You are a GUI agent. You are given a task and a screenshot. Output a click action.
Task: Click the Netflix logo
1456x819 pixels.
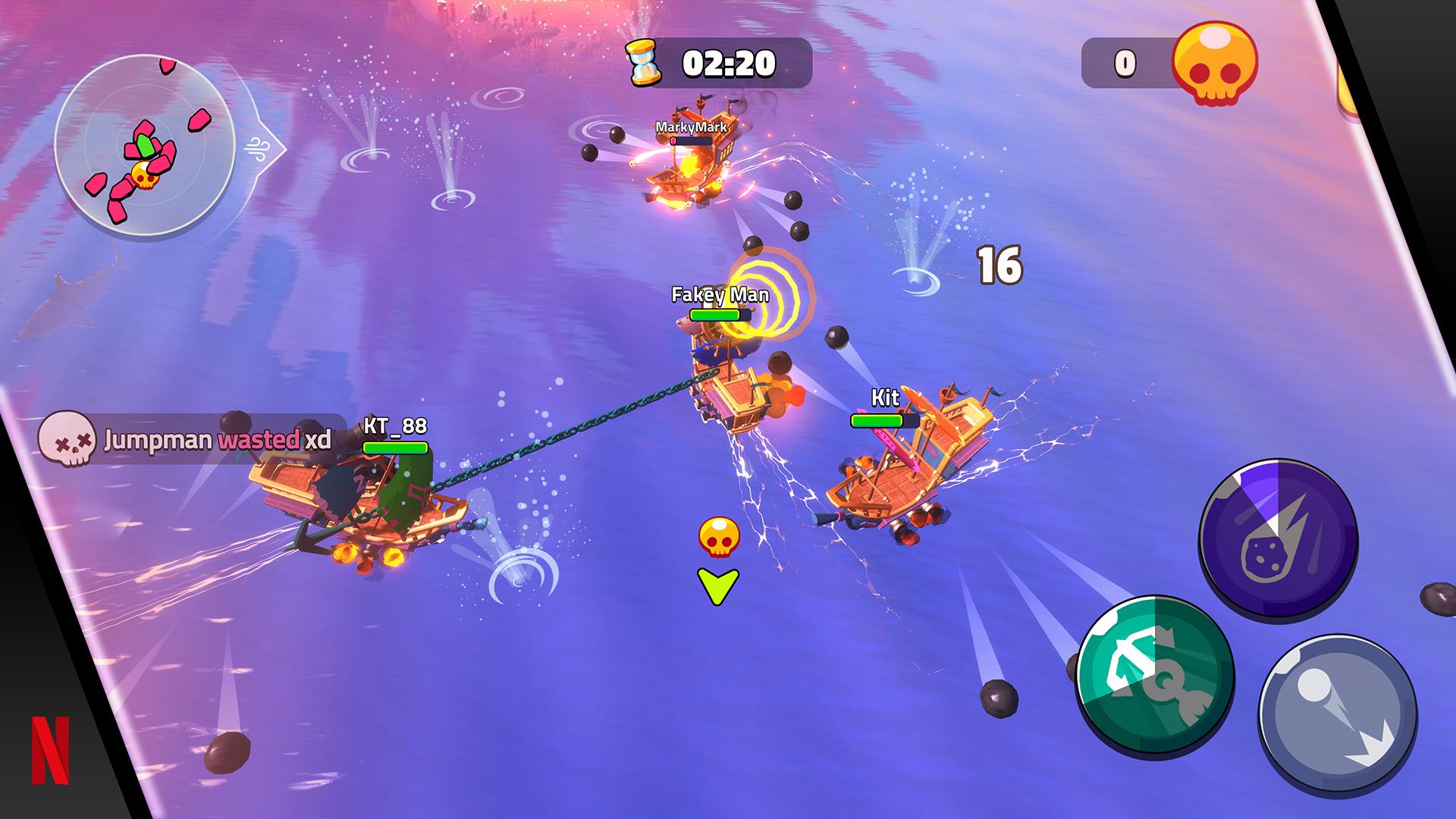(x=51, y=750)
